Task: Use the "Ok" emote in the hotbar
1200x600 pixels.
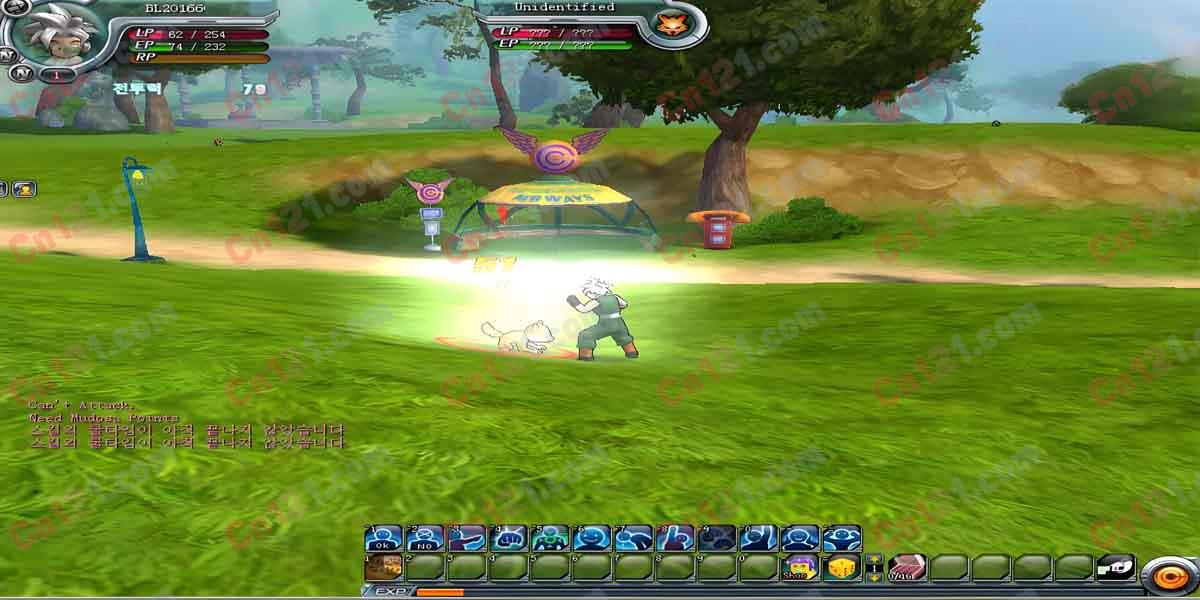Action: [383, 539]
